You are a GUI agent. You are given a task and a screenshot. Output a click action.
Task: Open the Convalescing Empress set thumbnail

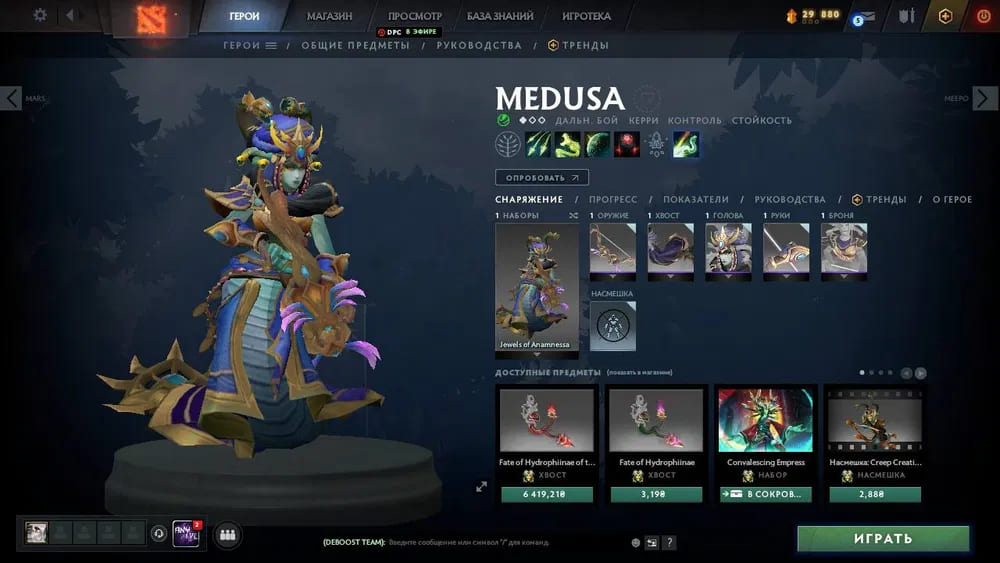point(766,422)
